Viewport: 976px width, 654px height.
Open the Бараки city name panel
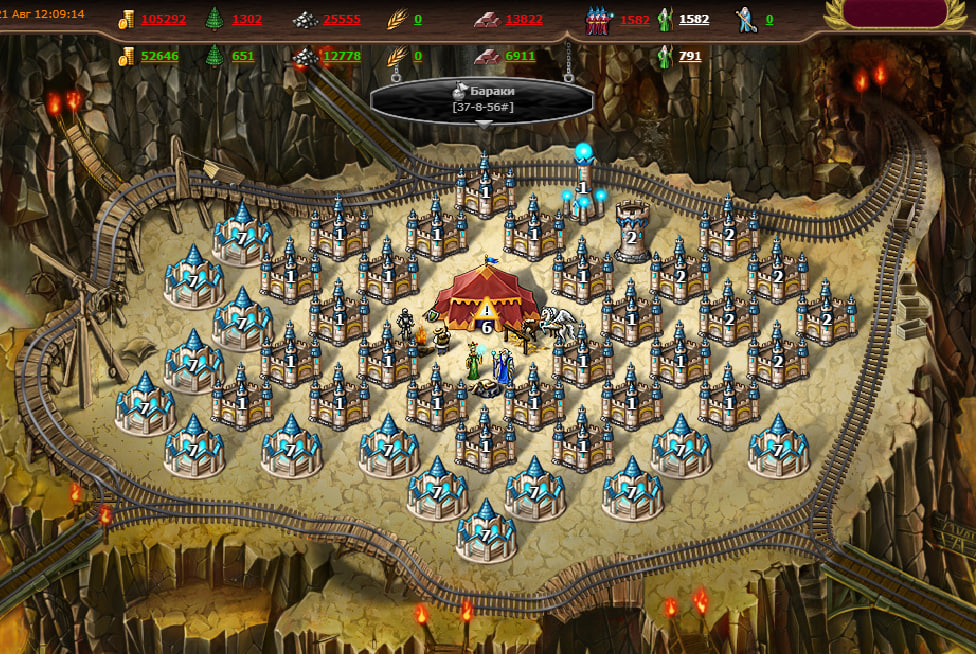(x=482, y=100)
